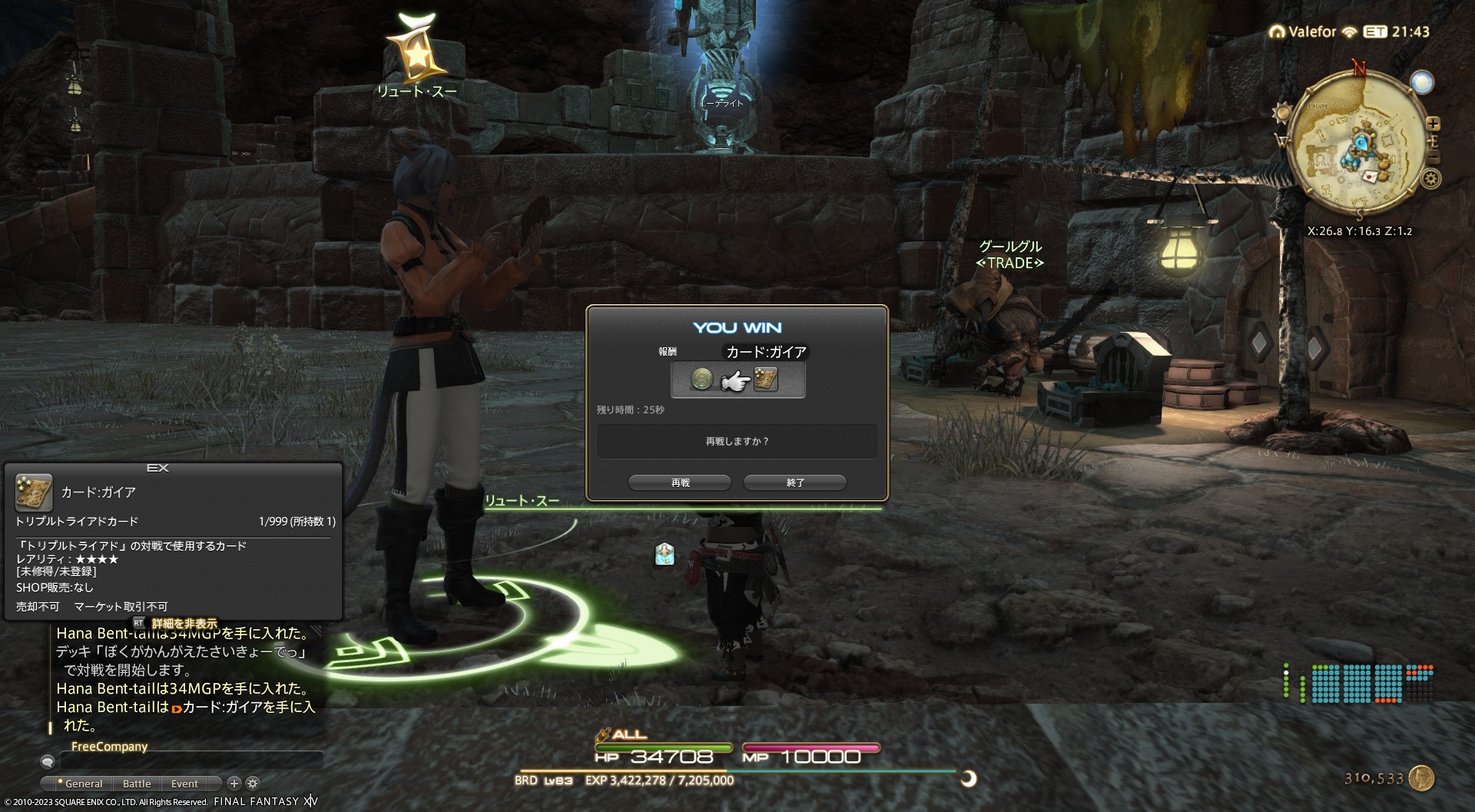Open the area map from minimap
Viewport: 1475px width, 812px height.
click(x=1358, y=146)
